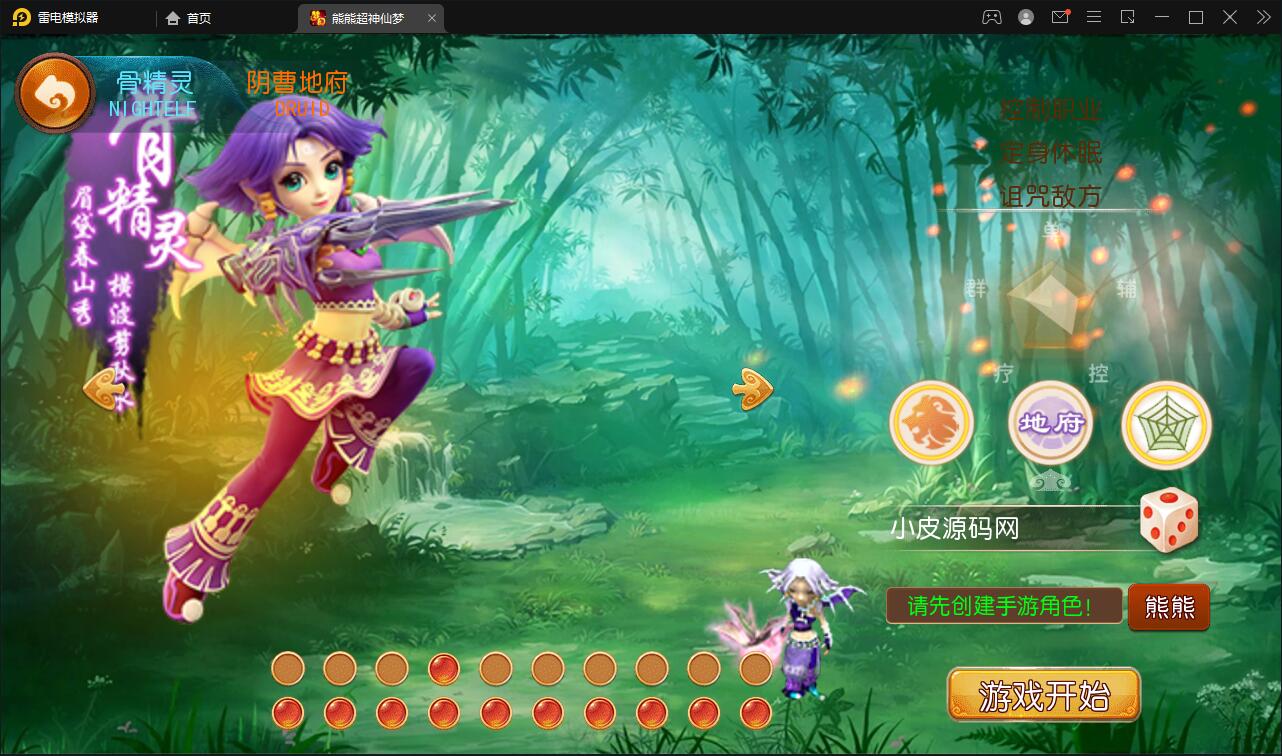Open the emulator hamburger menu

click(x=1093, y=17)
